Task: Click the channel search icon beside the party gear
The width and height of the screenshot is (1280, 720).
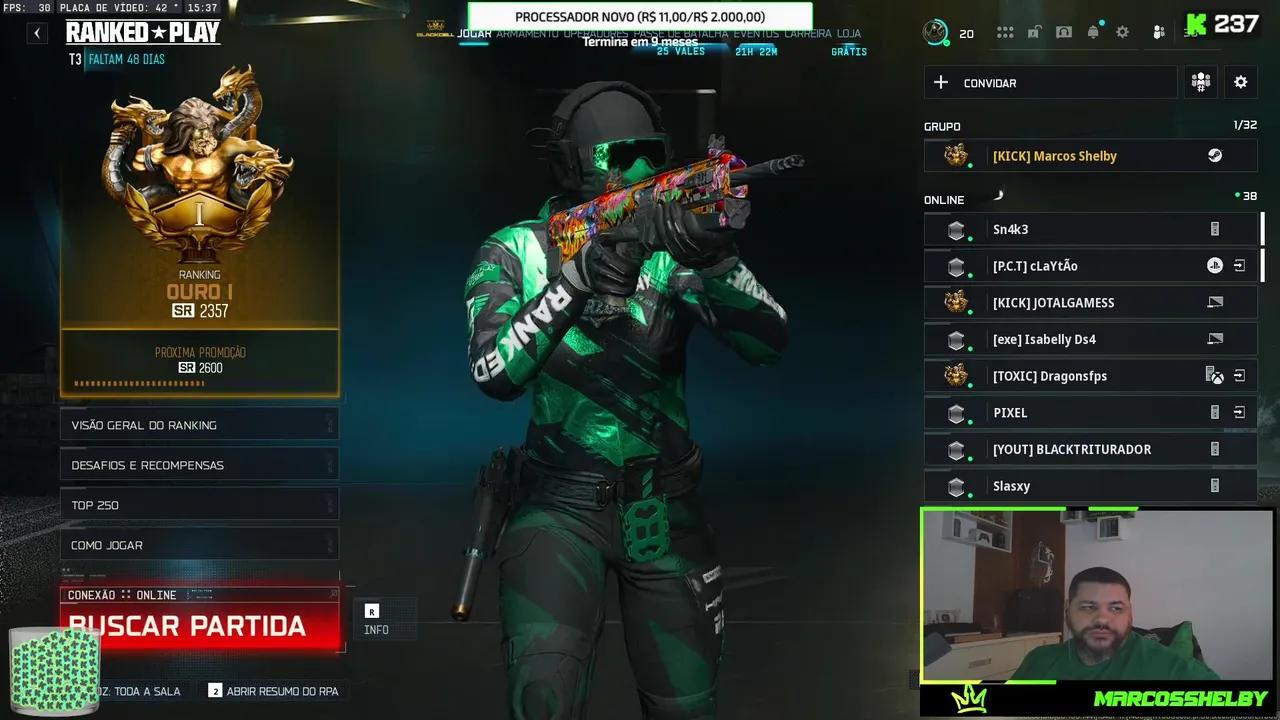Action: [1200, 82]
